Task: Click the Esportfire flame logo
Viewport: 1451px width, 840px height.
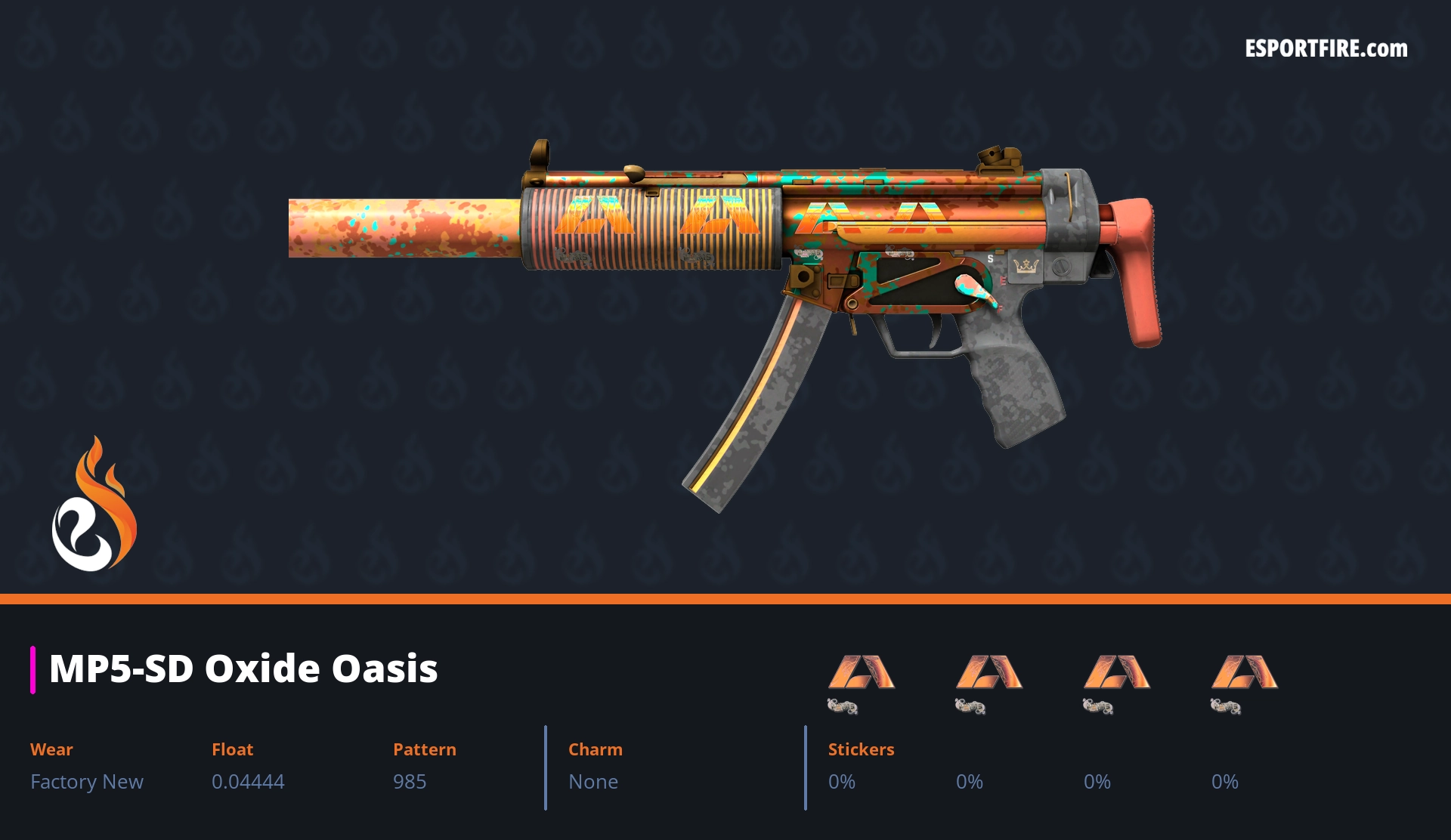Action: coord(94,505)
